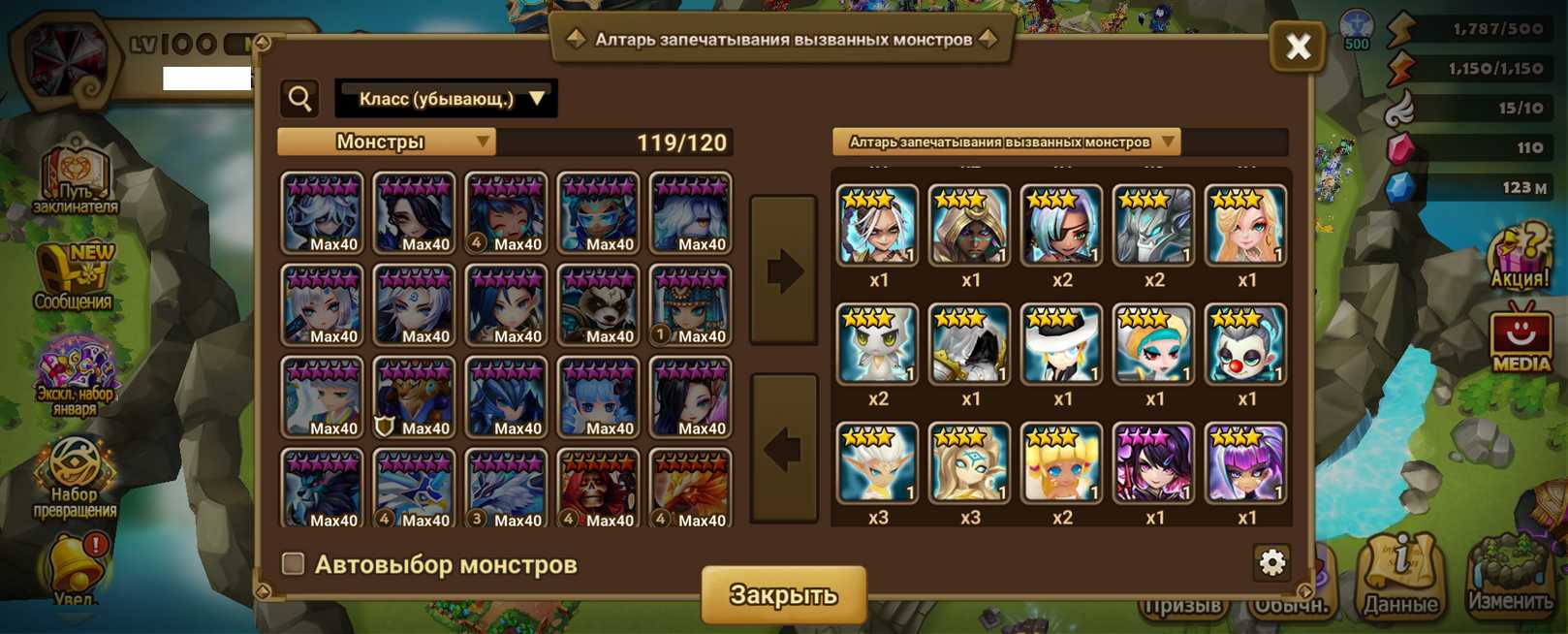
Task: Move monster to altar with right arrow
Action: pos(784,270)
